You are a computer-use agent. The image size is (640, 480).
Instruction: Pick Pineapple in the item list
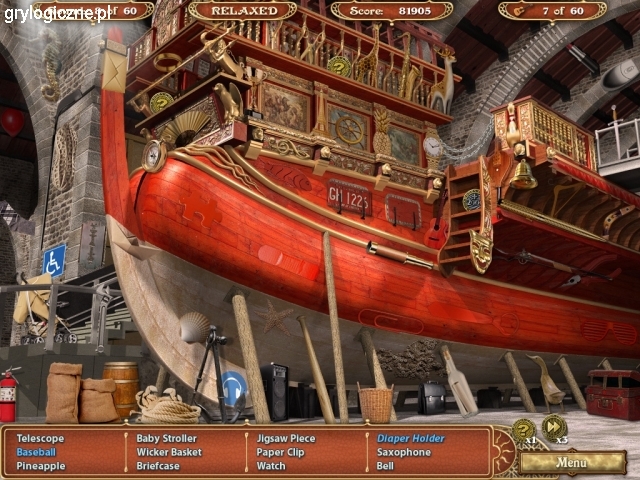click(41, 466)
